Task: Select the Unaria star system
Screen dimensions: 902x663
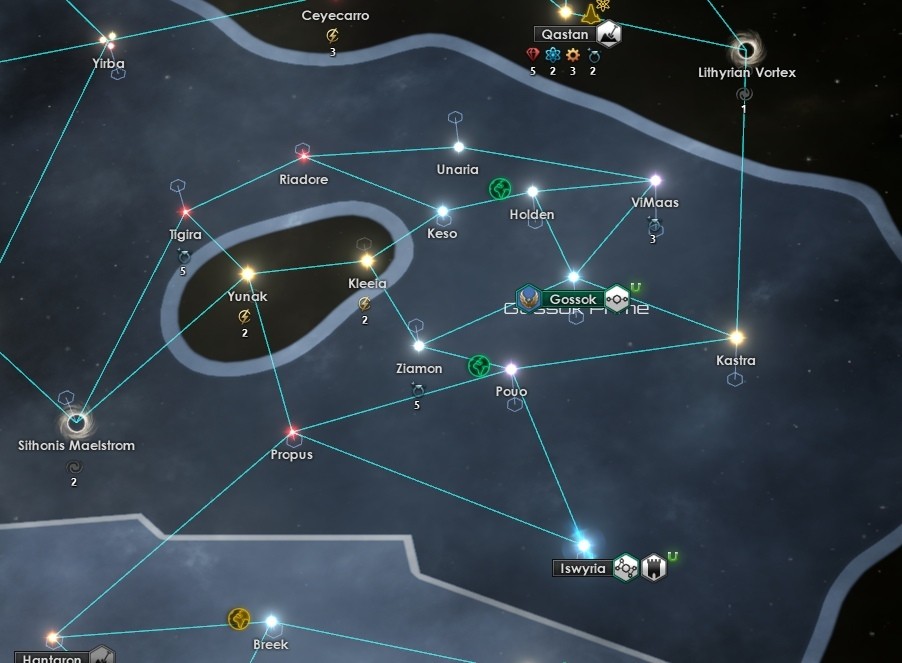Action: [458, 147]
